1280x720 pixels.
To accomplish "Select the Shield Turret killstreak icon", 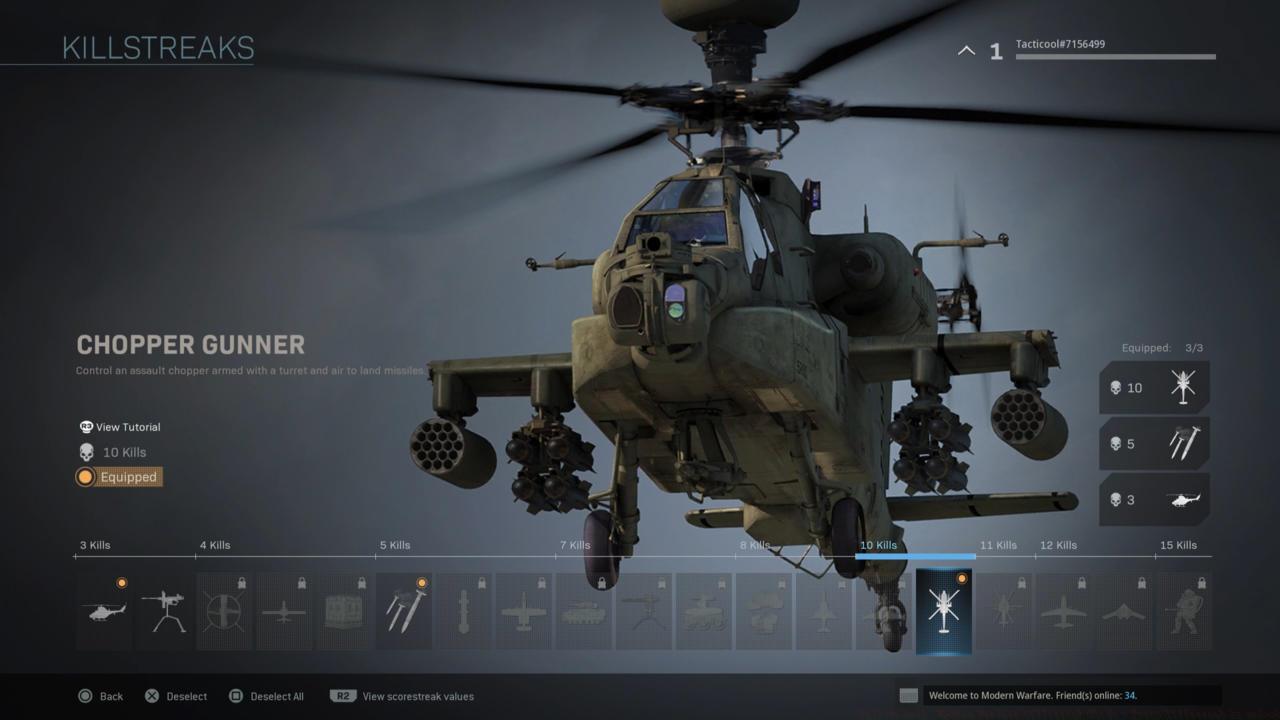I will point(164,610).
